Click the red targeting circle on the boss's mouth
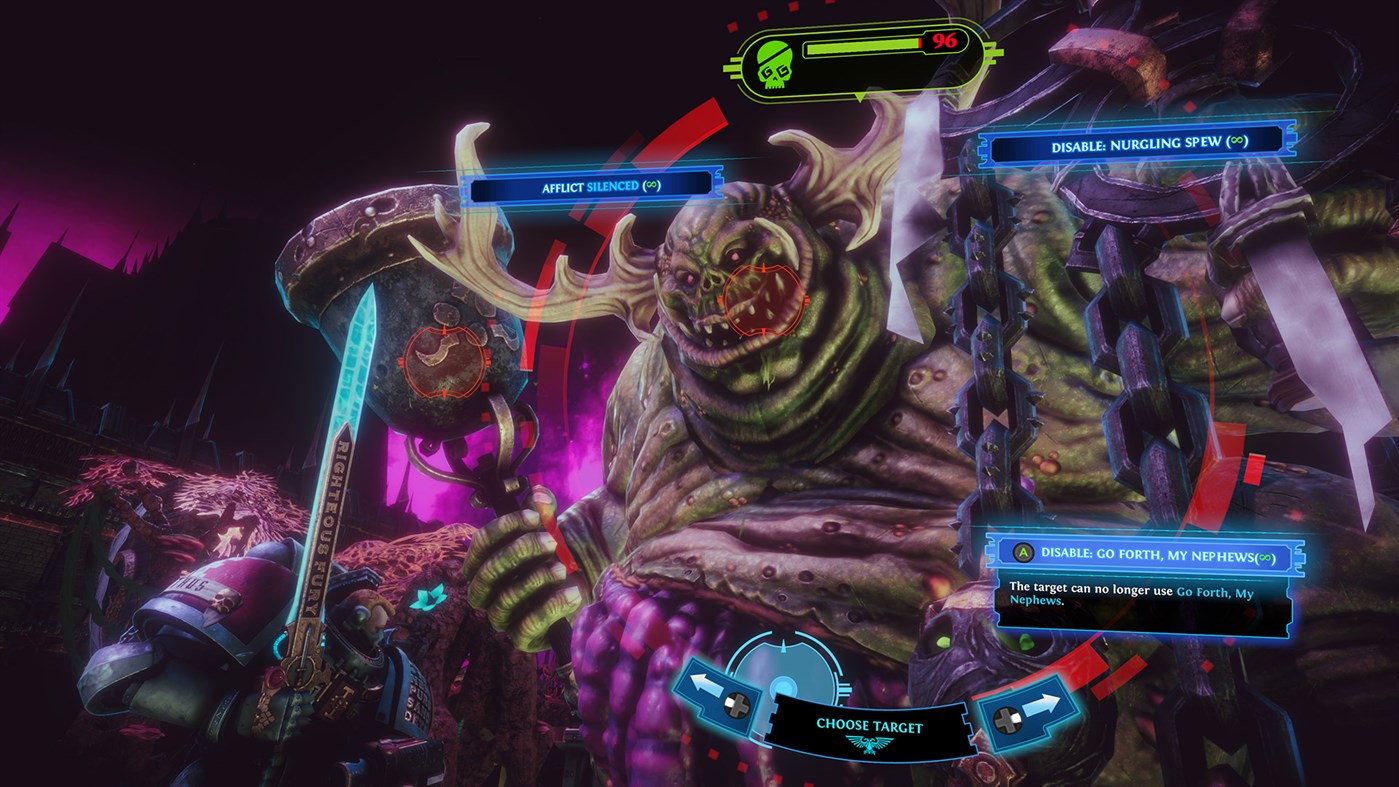 (x=763, y=298)
